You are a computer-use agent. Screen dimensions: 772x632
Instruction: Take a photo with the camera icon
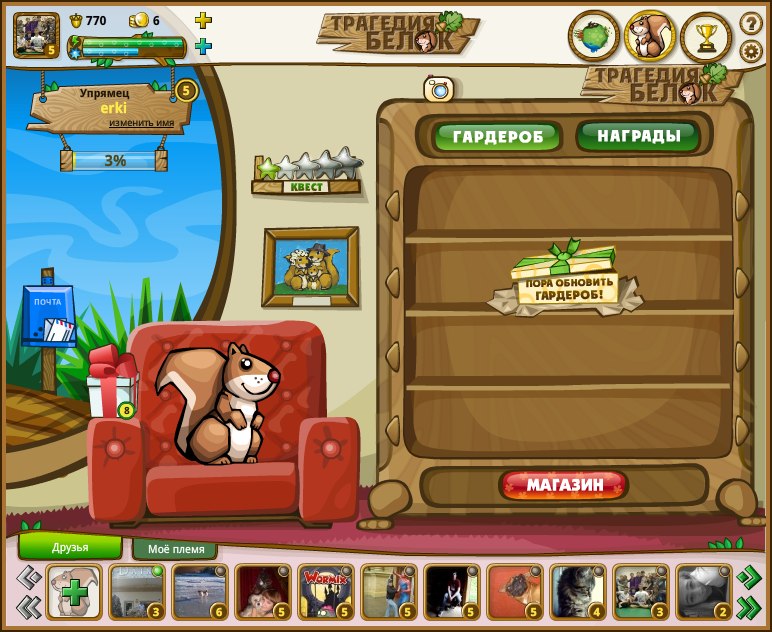tap(438, 89)
